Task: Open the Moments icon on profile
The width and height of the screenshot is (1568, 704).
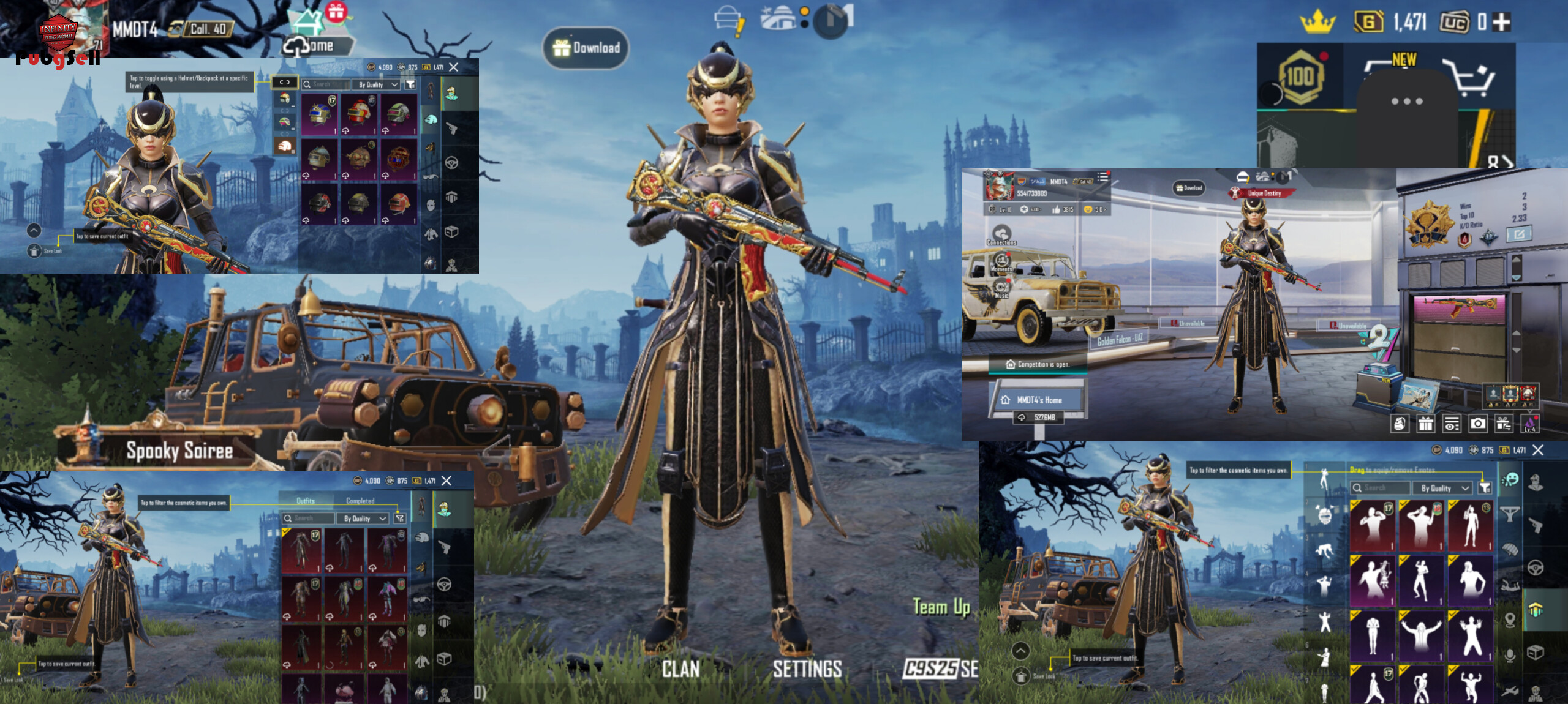Action: coord(1001,261)
